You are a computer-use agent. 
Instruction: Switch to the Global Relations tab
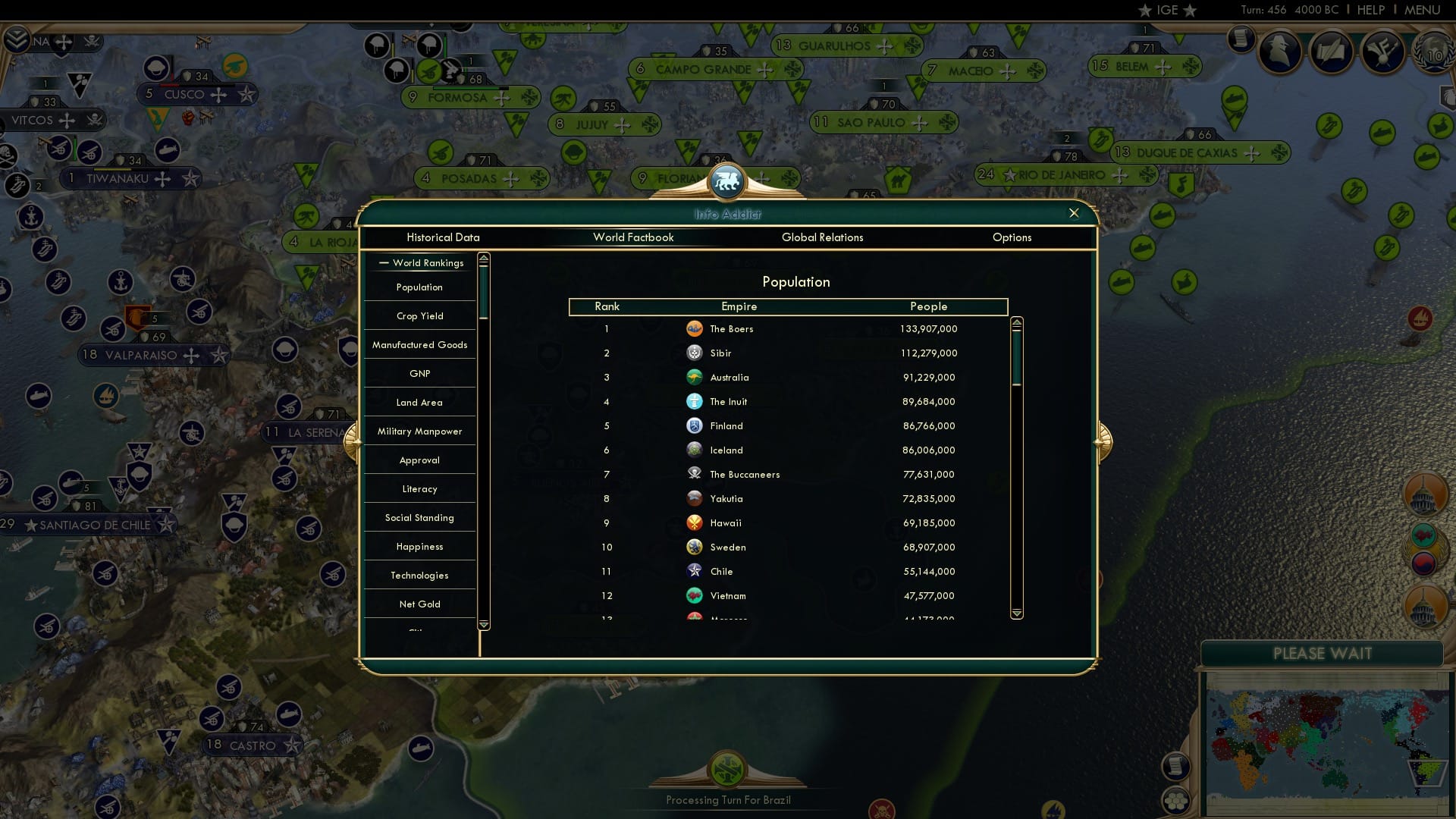point(823,237)
